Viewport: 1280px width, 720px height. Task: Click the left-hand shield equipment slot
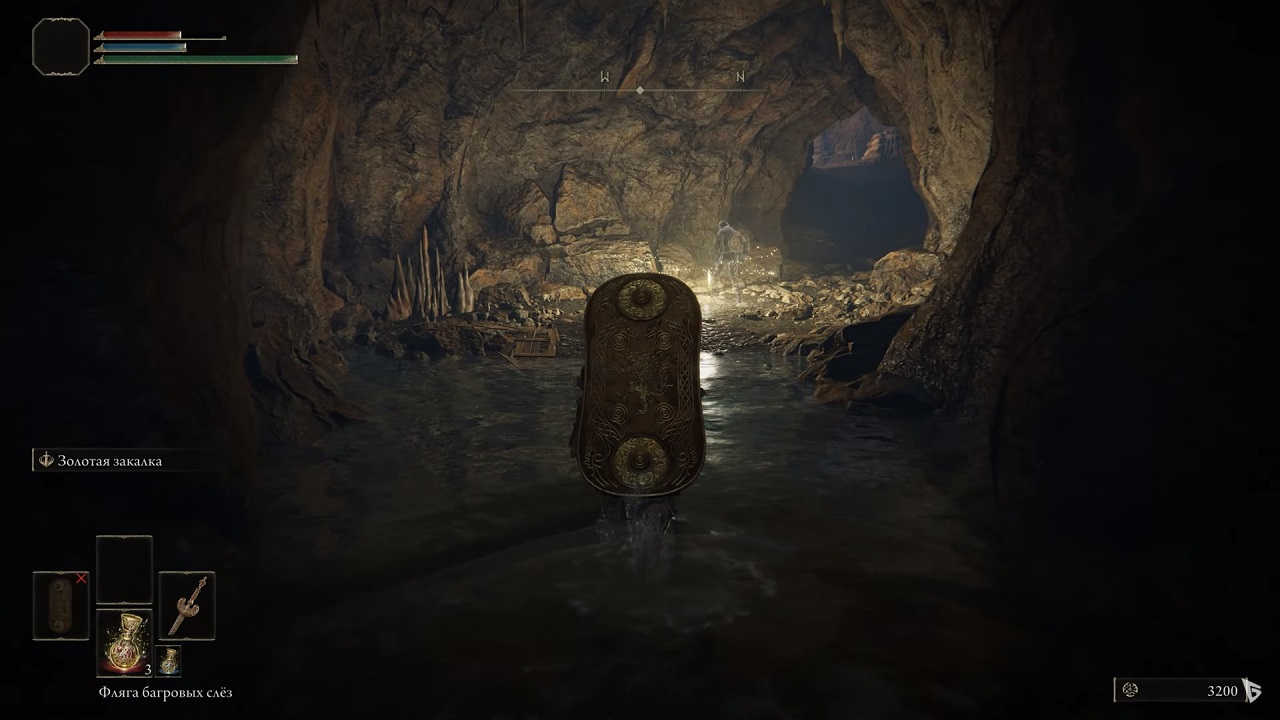61,605
